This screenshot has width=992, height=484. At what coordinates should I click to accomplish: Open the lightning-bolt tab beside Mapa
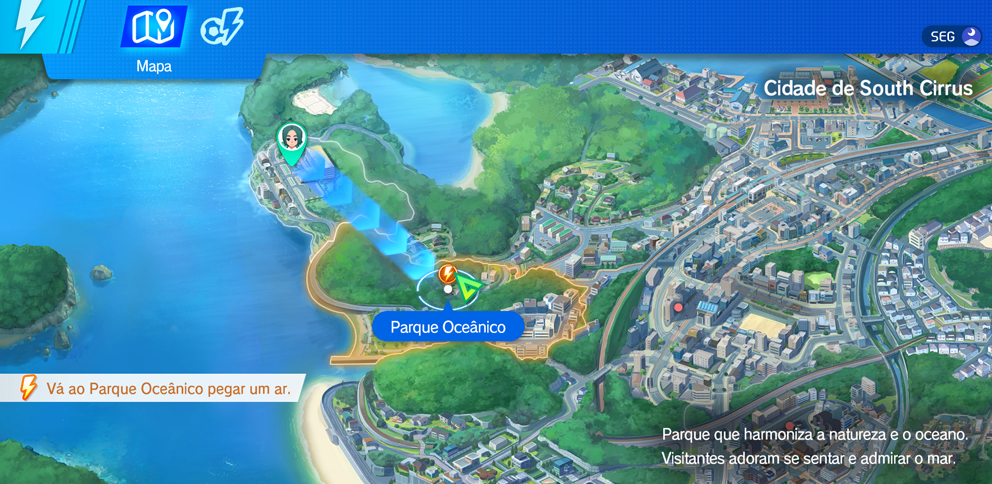click(x=221, y=28)
